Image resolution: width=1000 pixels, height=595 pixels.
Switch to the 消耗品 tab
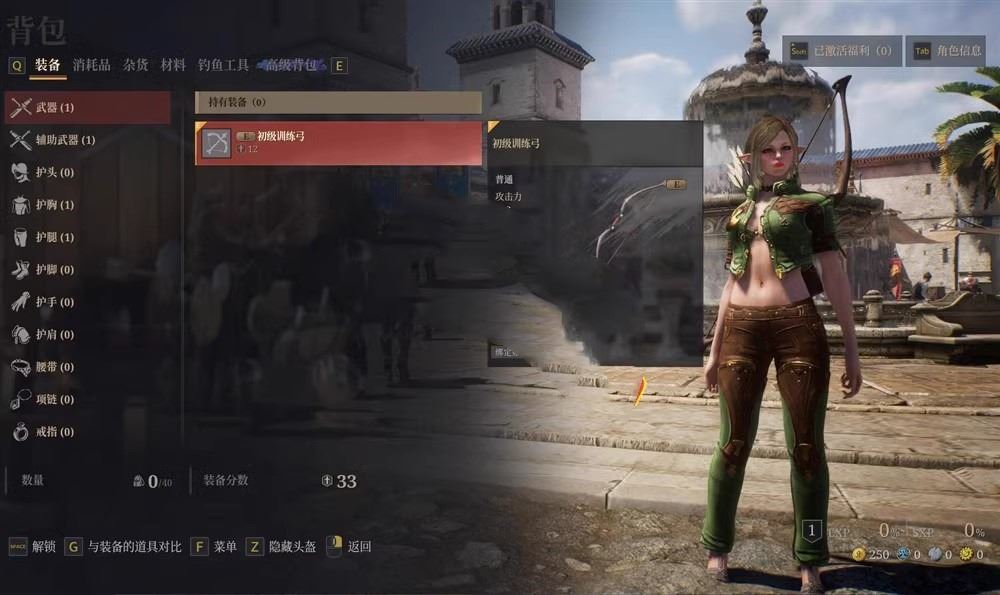click(92, 65)
